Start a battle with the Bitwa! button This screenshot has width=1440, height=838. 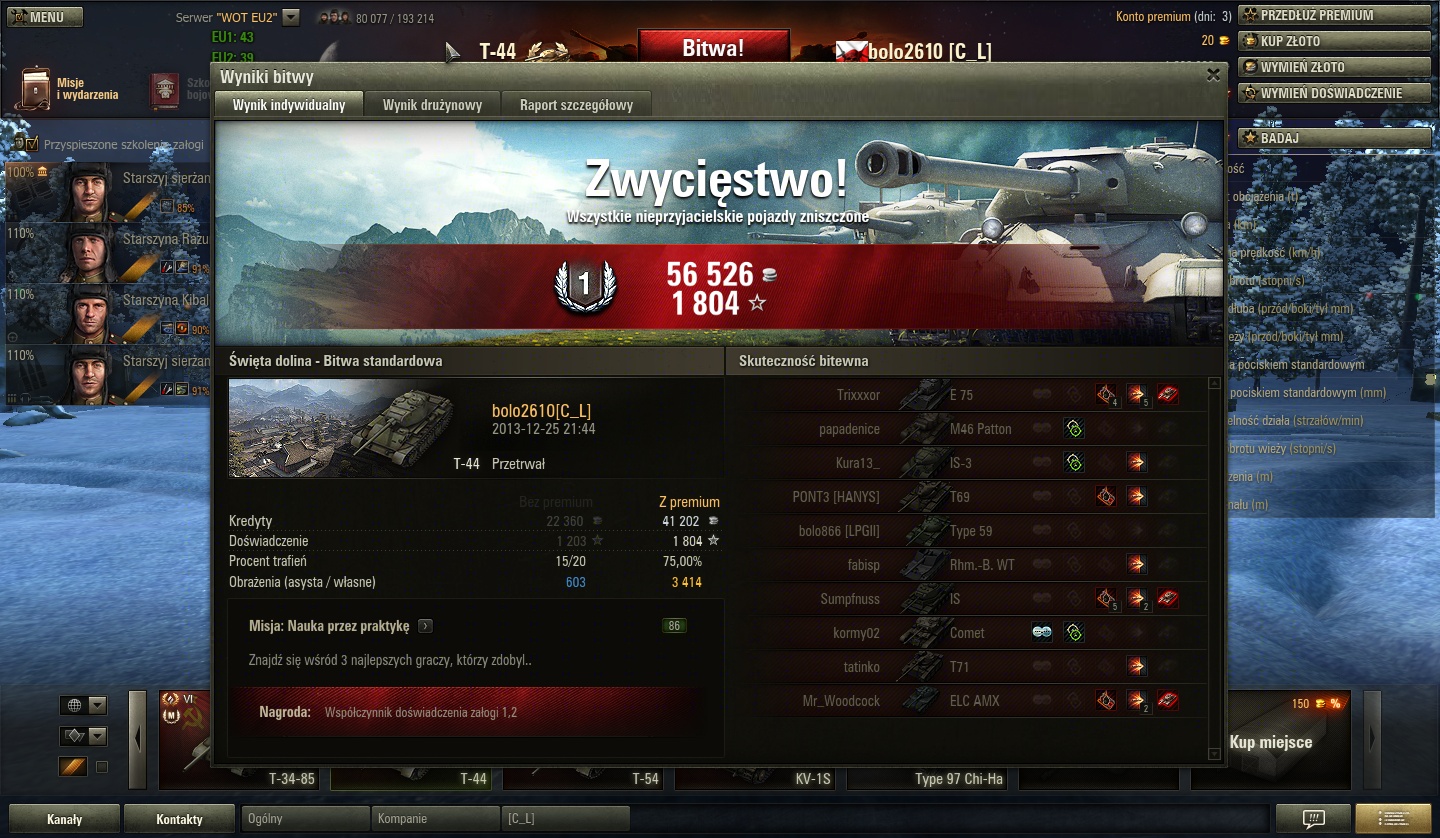point(713,48)
